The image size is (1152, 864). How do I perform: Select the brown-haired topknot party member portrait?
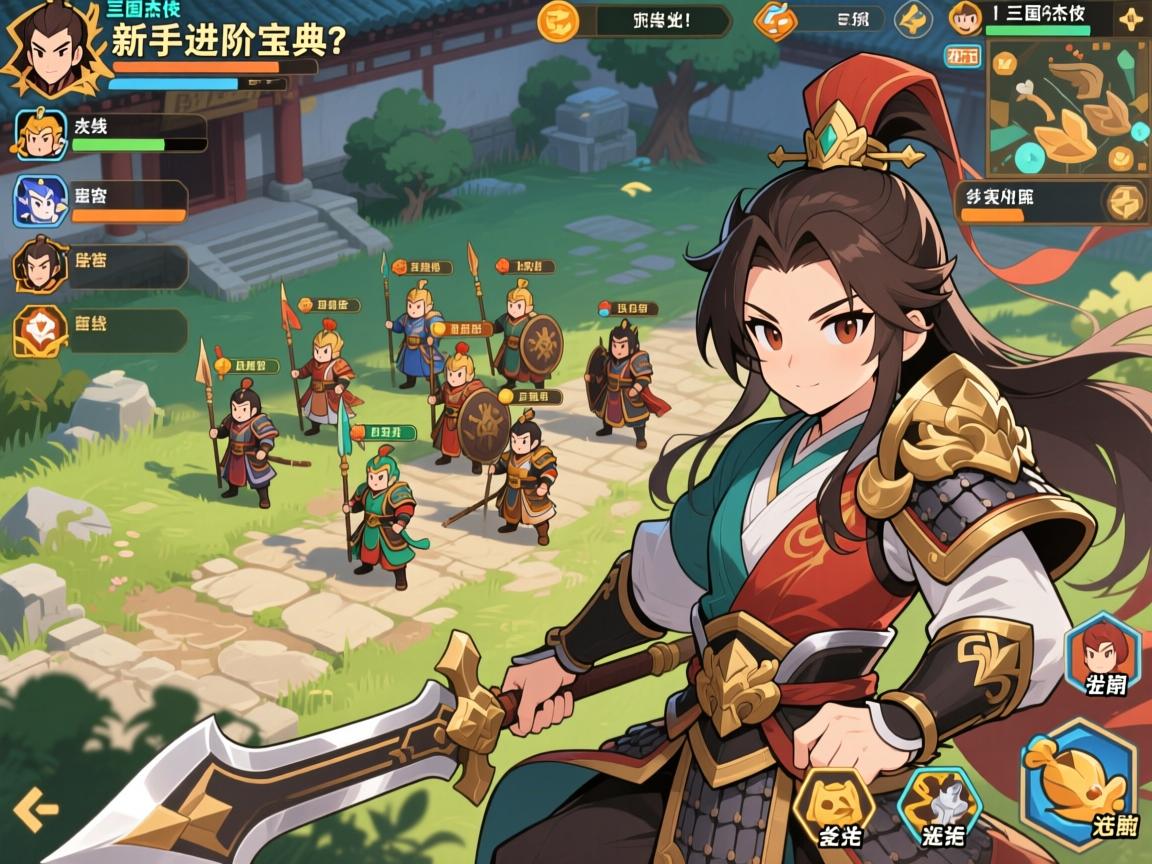[40, 266]
